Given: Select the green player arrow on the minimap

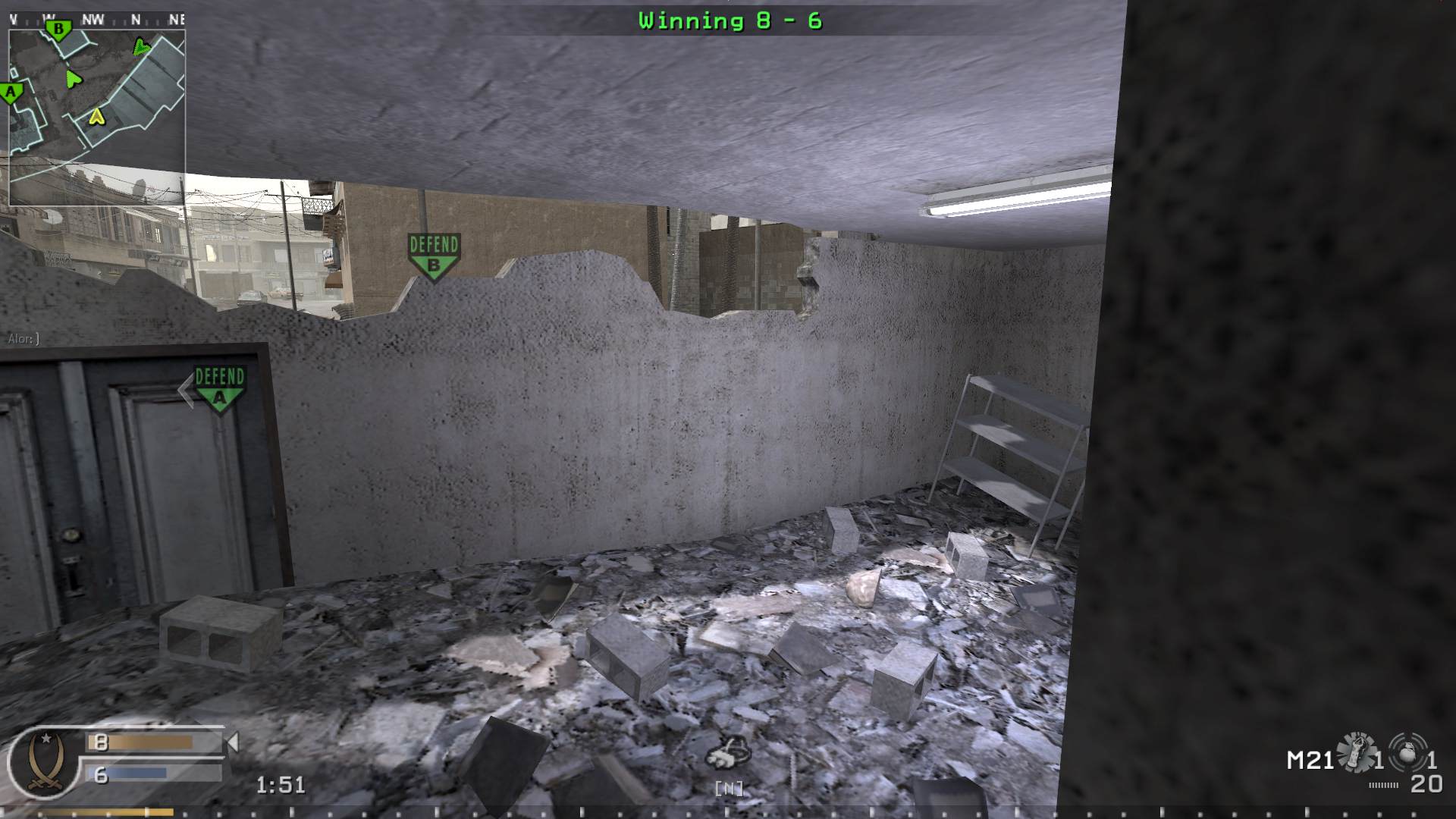Looking at the screenshot, I should (74, 78).
